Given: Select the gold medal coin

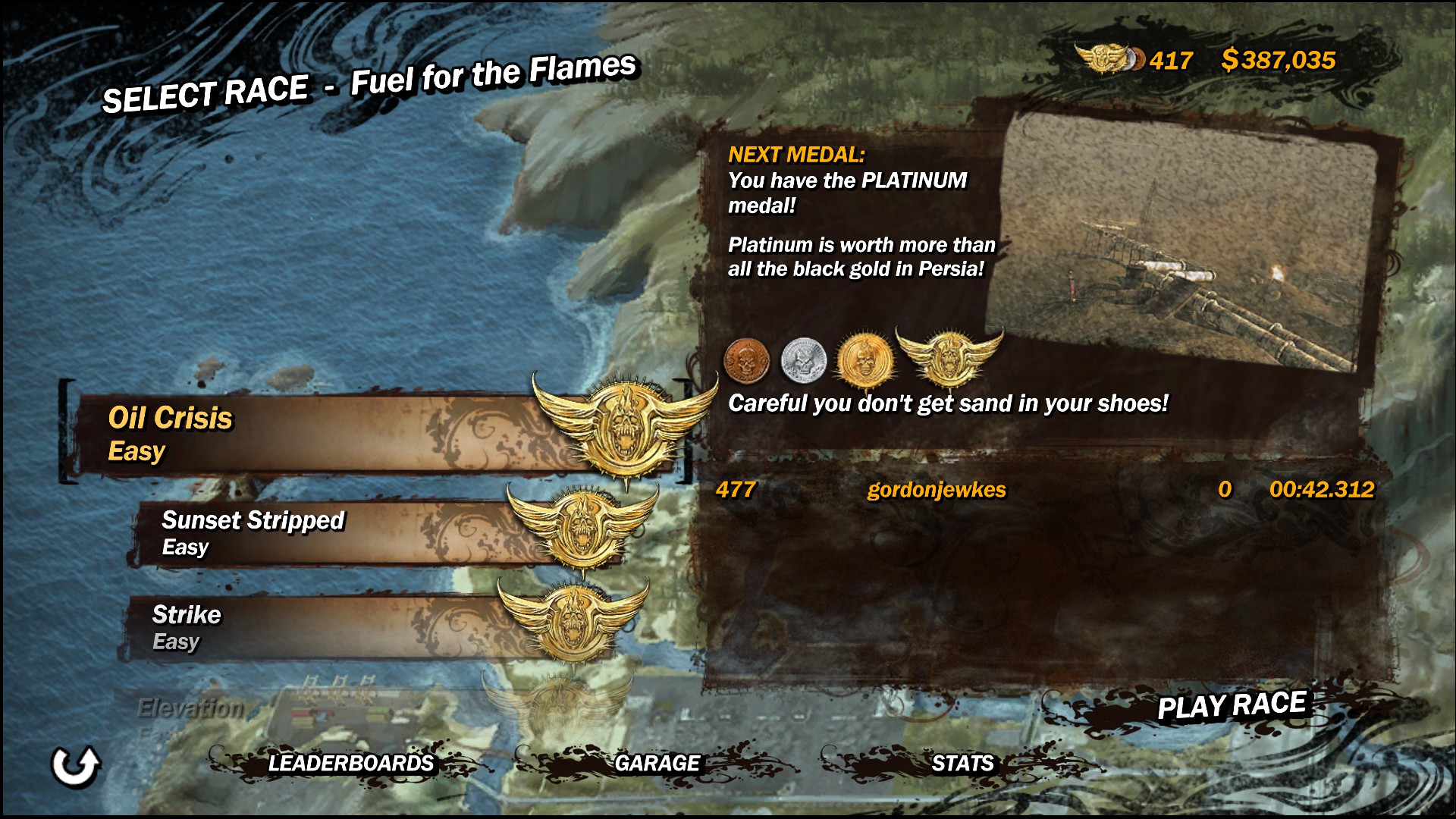Looking at the screenshot, I should (x=863, y=359).
